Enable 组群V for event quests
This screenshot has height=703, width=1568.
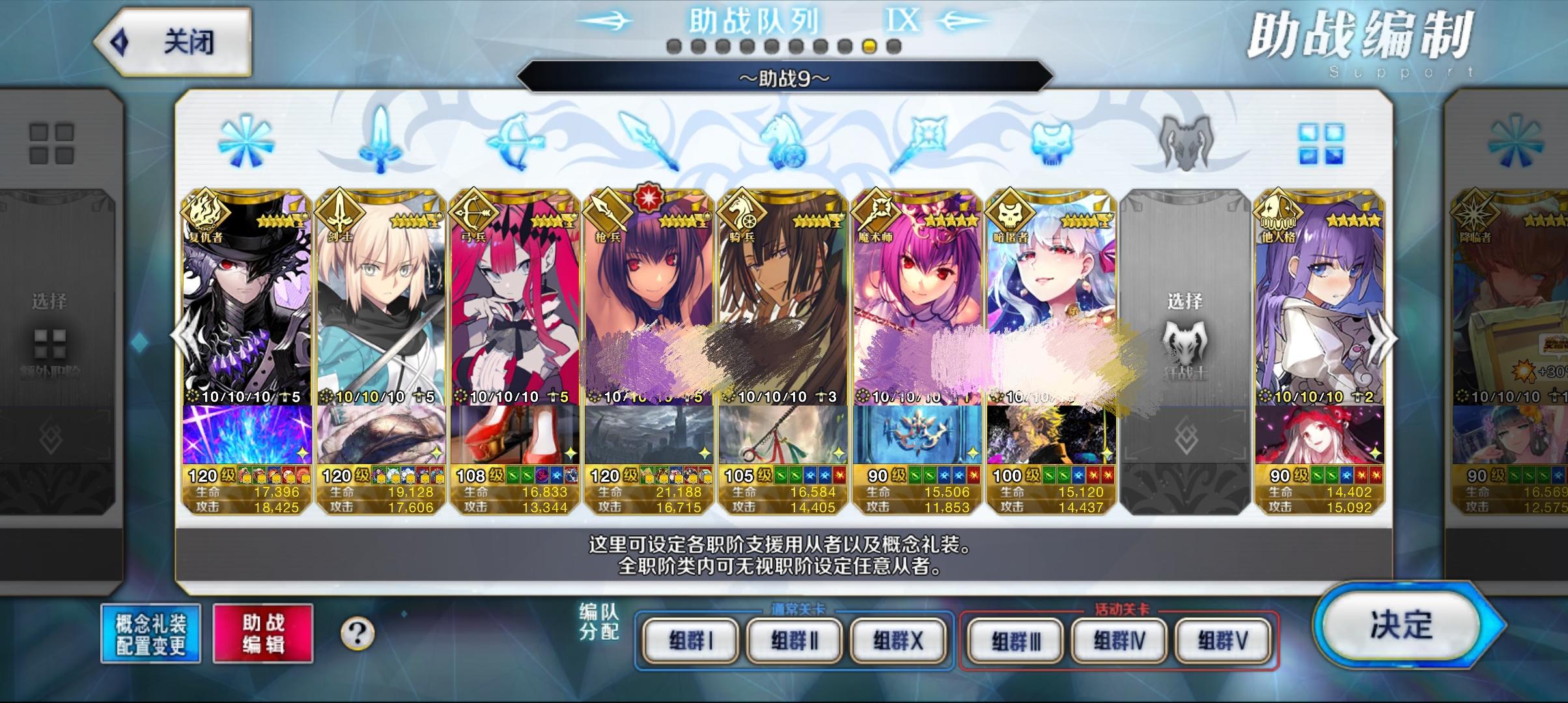1222,640
